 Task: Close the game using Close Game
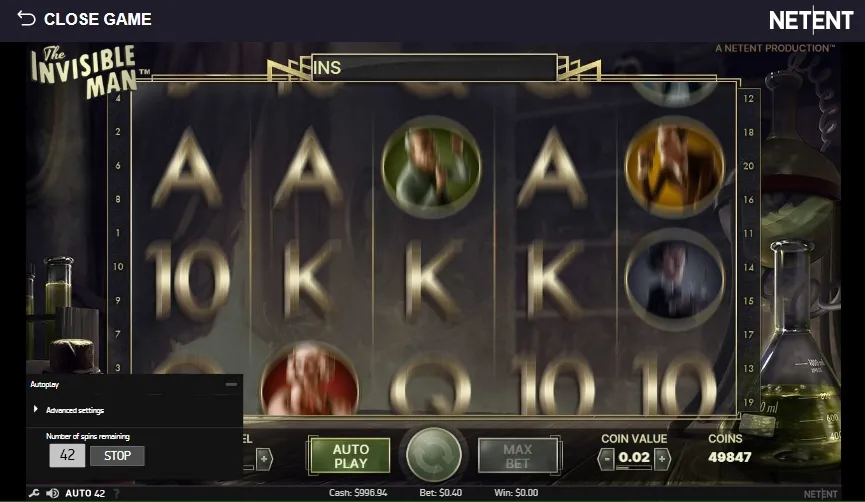coord(84,19)
